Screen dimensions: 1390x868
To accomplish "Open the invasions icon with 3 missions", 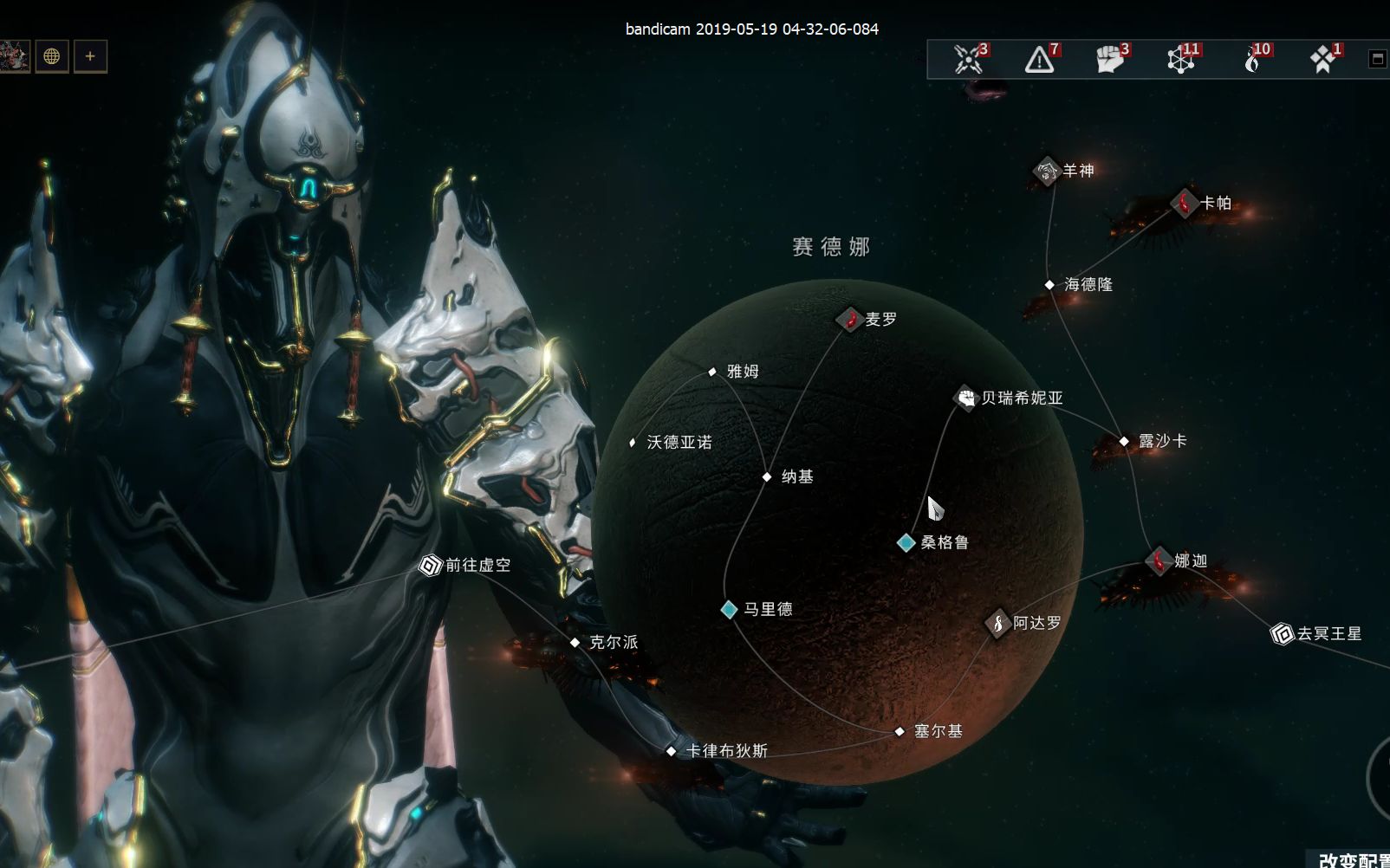I will pos(968,59).
